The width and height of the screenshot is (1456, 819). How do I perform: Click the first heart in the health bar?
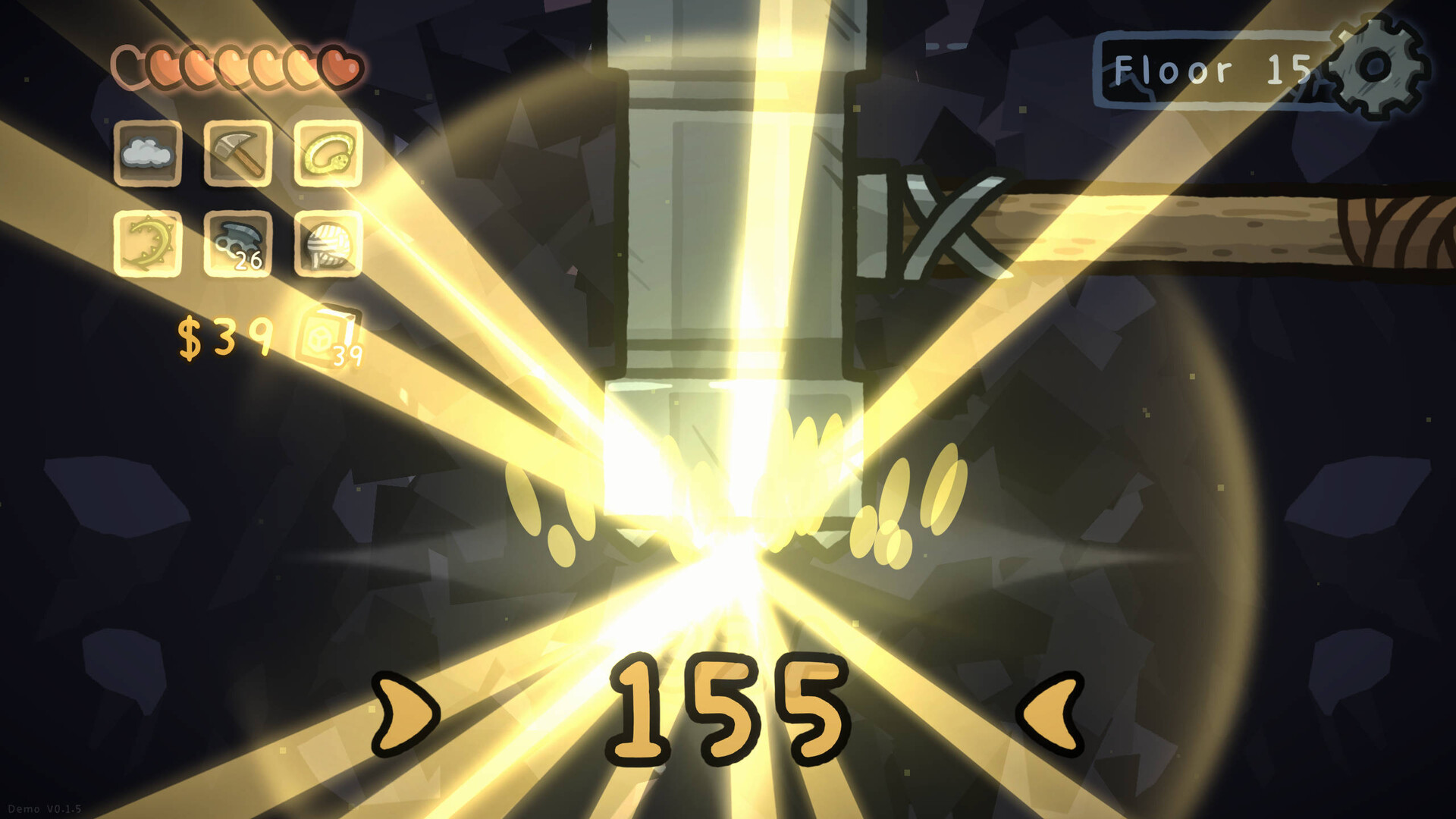[129, 64]
